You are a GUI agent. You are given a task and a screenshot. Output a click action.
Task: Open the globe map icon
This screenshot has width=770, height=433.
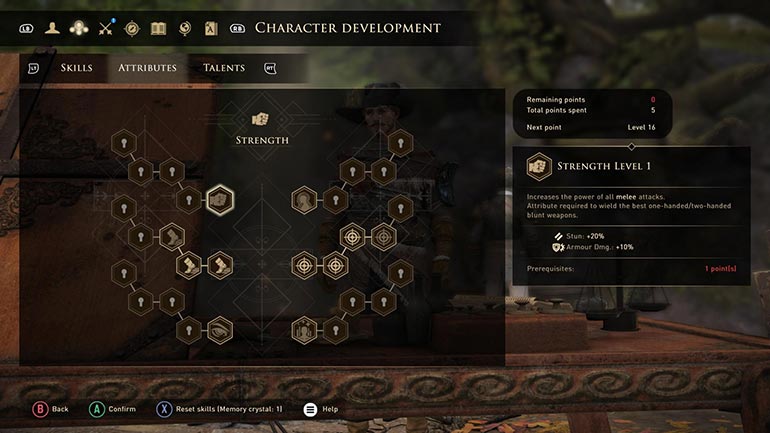click(x=184, y=28)
